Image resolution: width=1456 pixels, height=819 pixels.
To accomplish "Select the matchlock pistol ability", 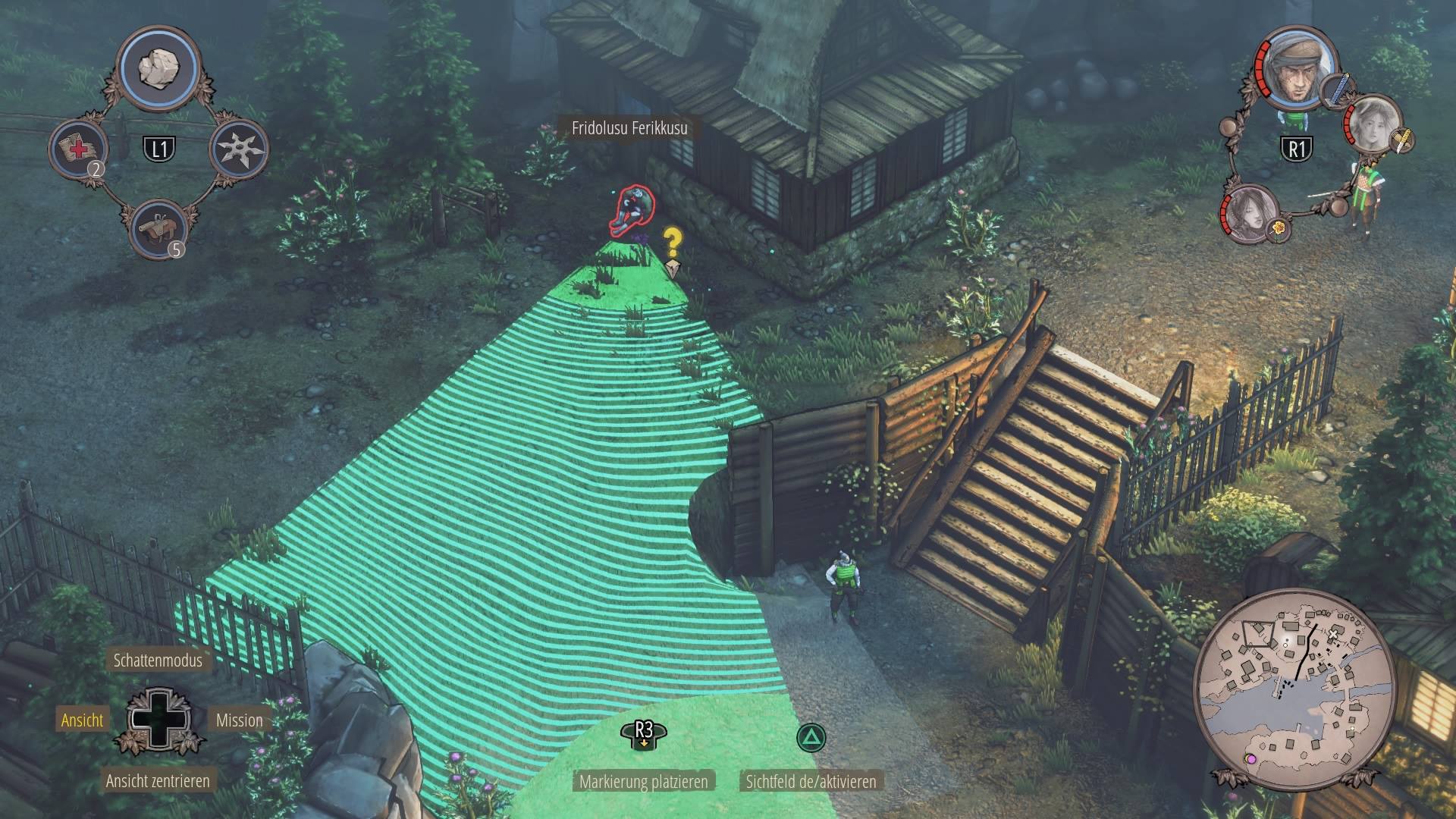I will click(158, 227).
